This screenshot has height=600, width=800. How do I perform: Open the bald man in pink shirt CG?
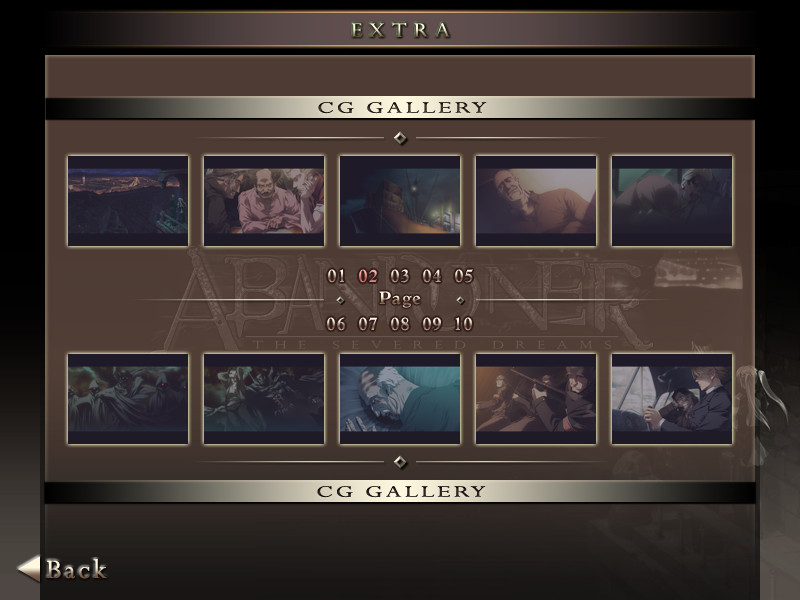click(x=264, y=201)
